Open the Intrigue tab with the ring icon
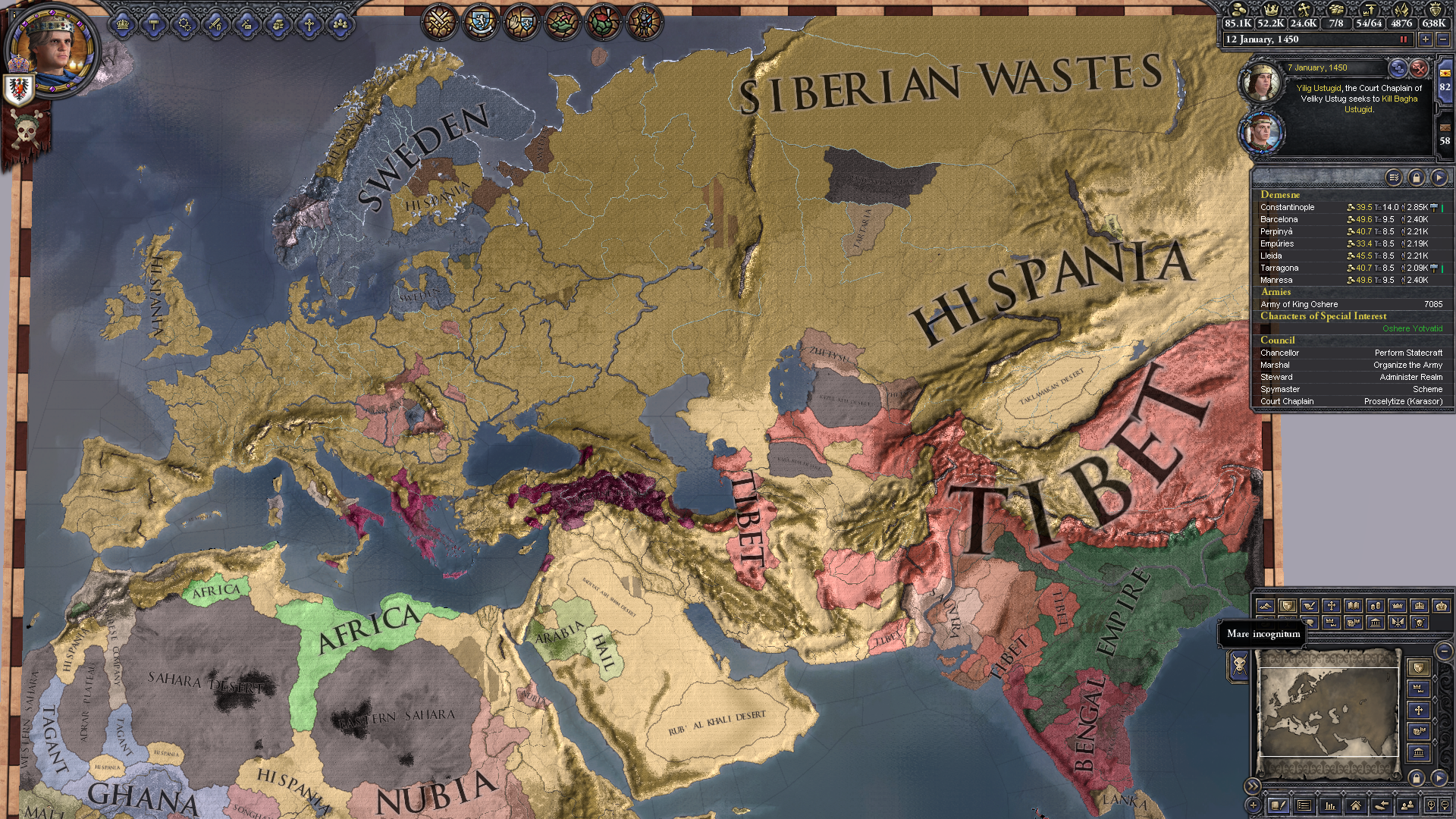The image size is (1456, 819). 185,24
